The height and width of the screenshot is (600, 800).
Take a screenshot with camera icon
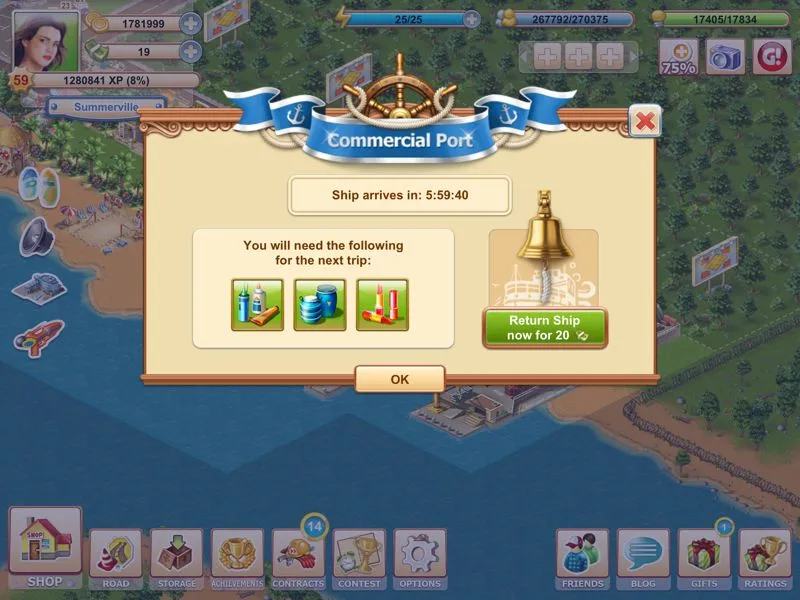[x=726, y=56]
